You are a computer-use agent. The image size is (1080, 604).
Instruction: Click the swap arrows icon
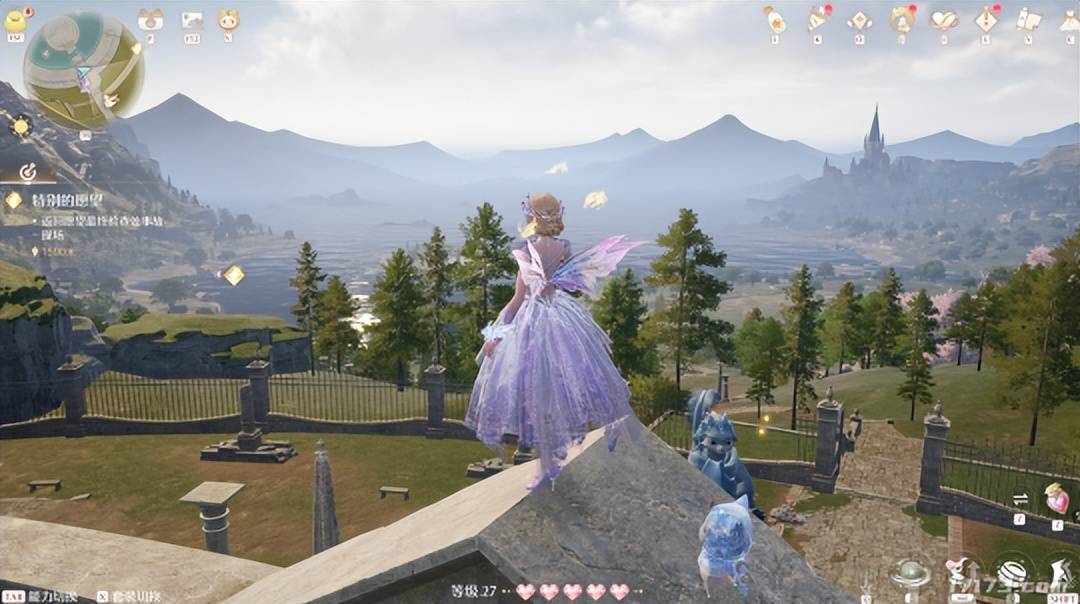(x=1020, y=499)
